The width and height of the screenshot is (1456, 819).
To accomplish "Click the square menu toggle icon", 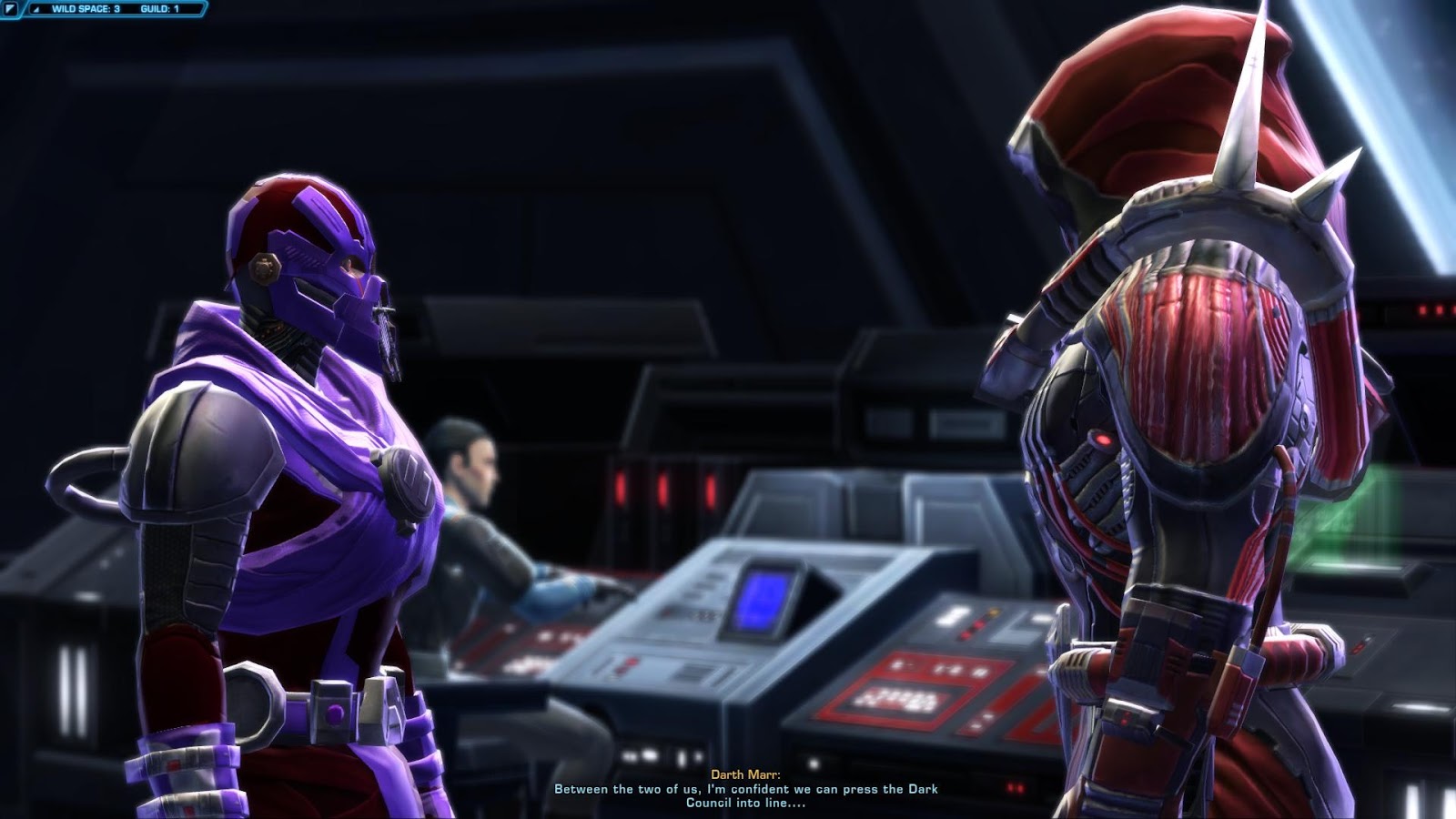I will coord(11,9).
